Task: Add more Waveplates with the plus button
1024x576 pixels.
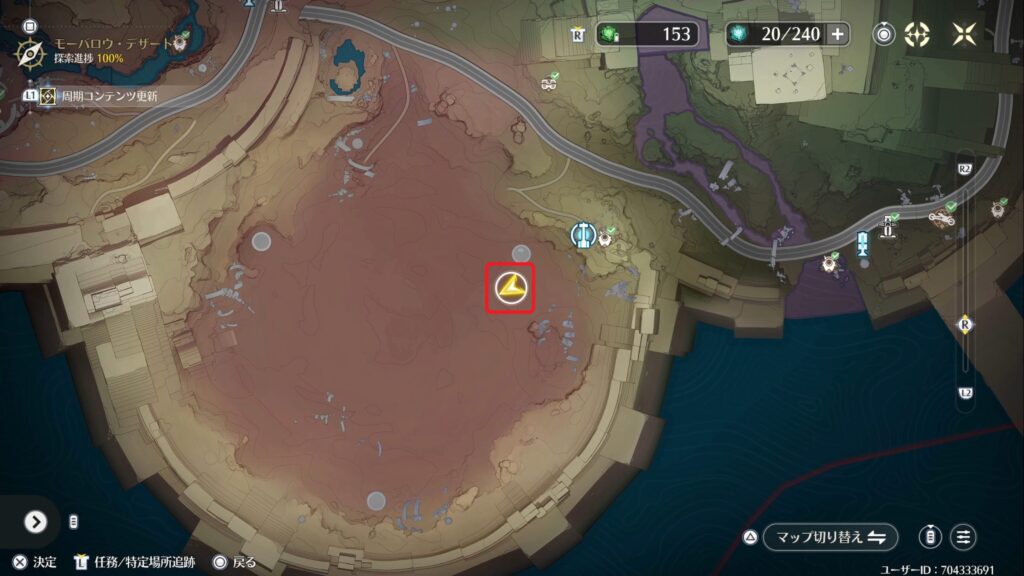Action: (x=837, y=34)
